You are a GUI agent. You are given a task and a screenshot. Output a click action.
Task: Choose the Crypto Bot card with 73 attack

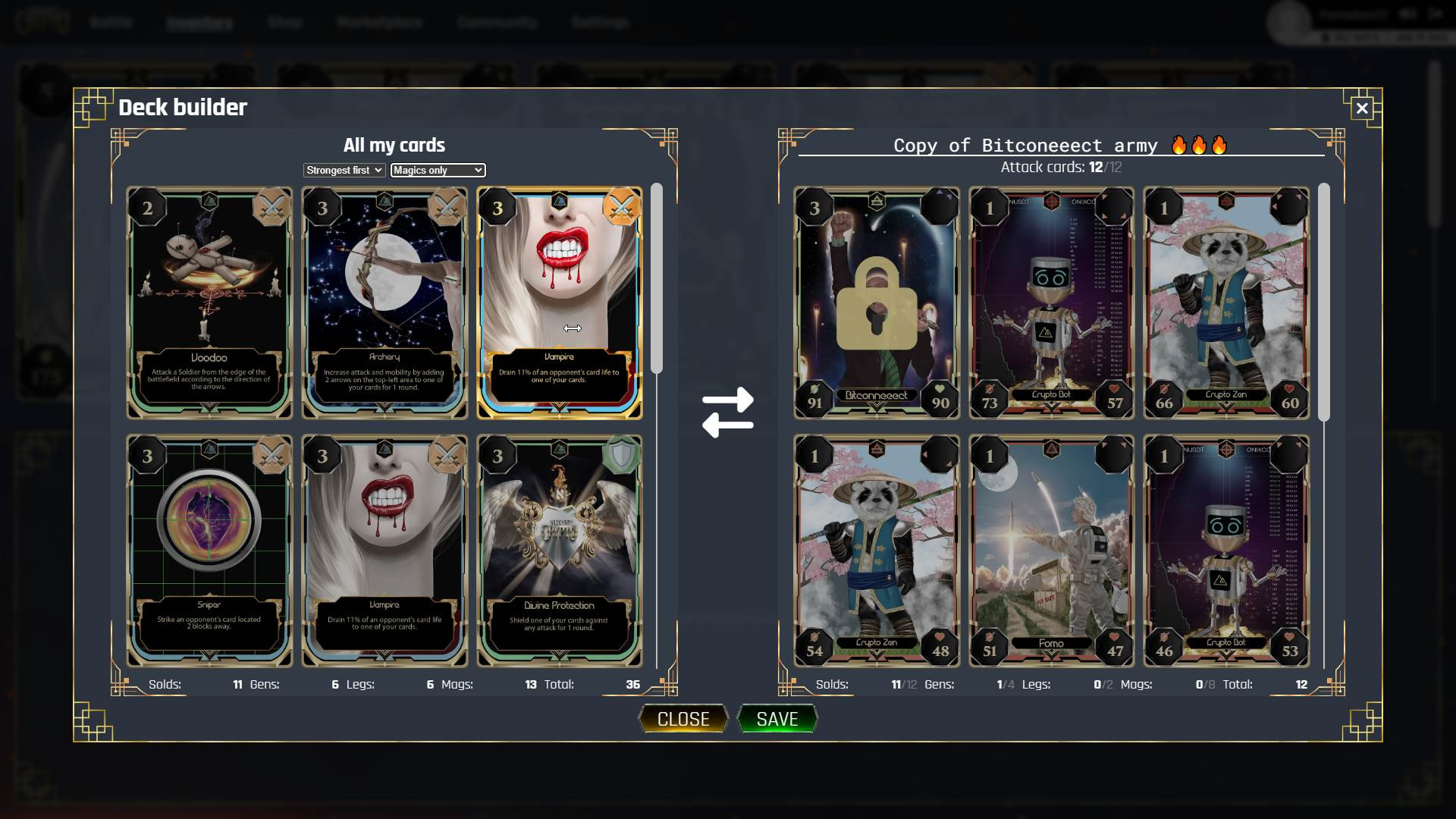(x=1051, y=303)
